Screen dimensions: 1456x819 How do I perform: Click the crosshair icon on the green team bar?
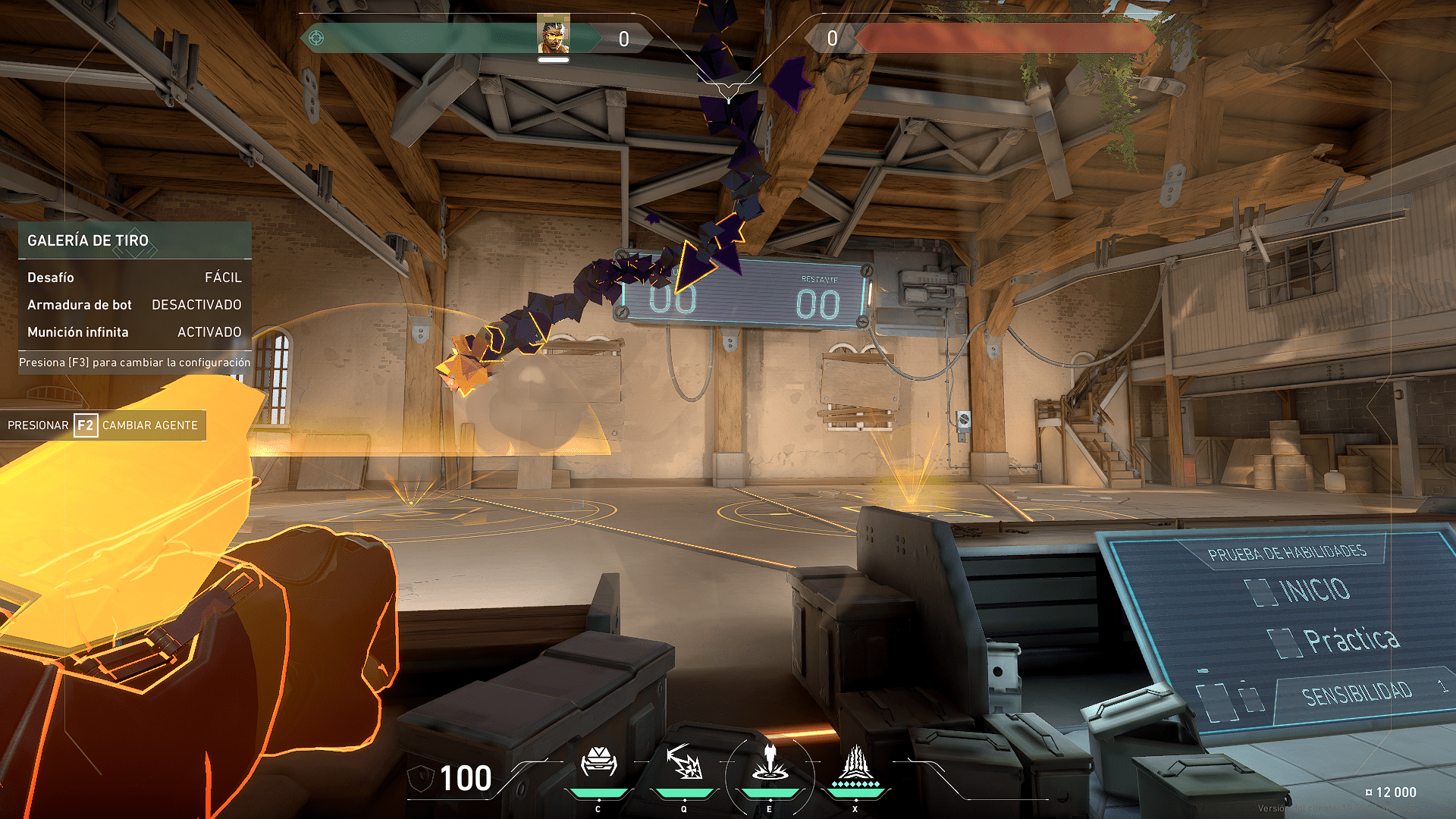(x=316, y=38)
